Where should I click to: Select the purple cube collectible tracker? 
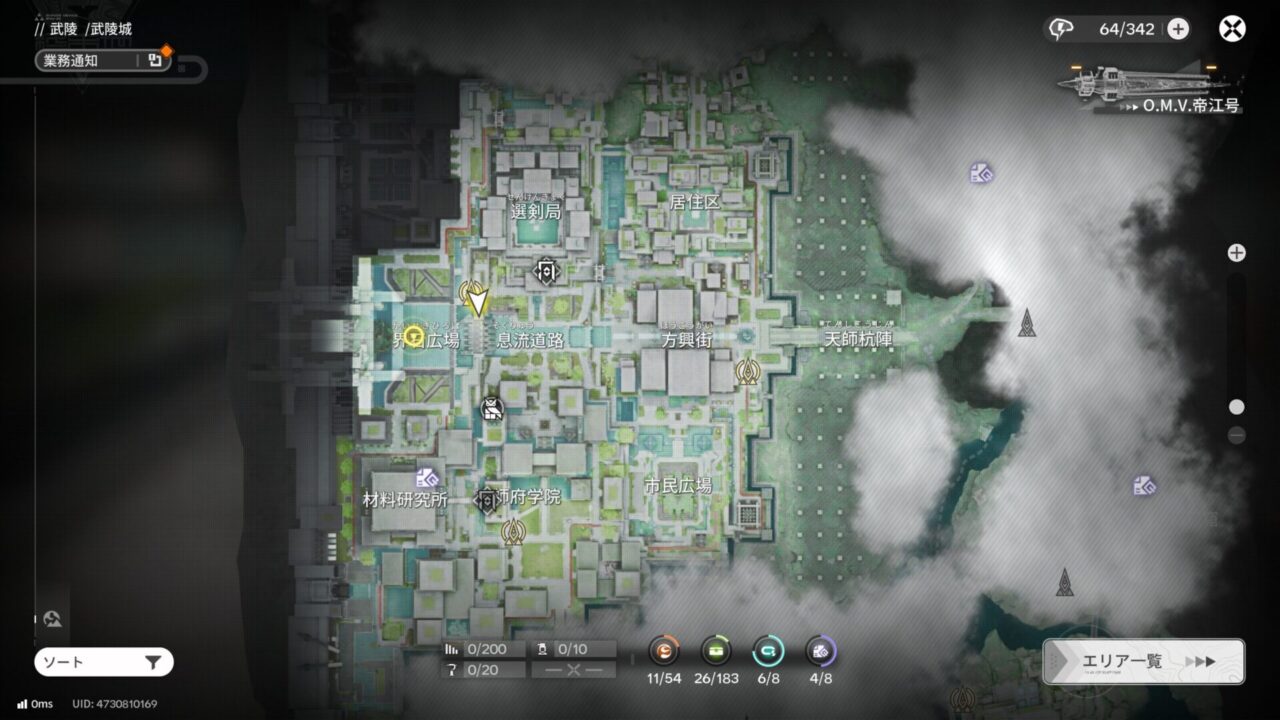(x=821, y=651)
